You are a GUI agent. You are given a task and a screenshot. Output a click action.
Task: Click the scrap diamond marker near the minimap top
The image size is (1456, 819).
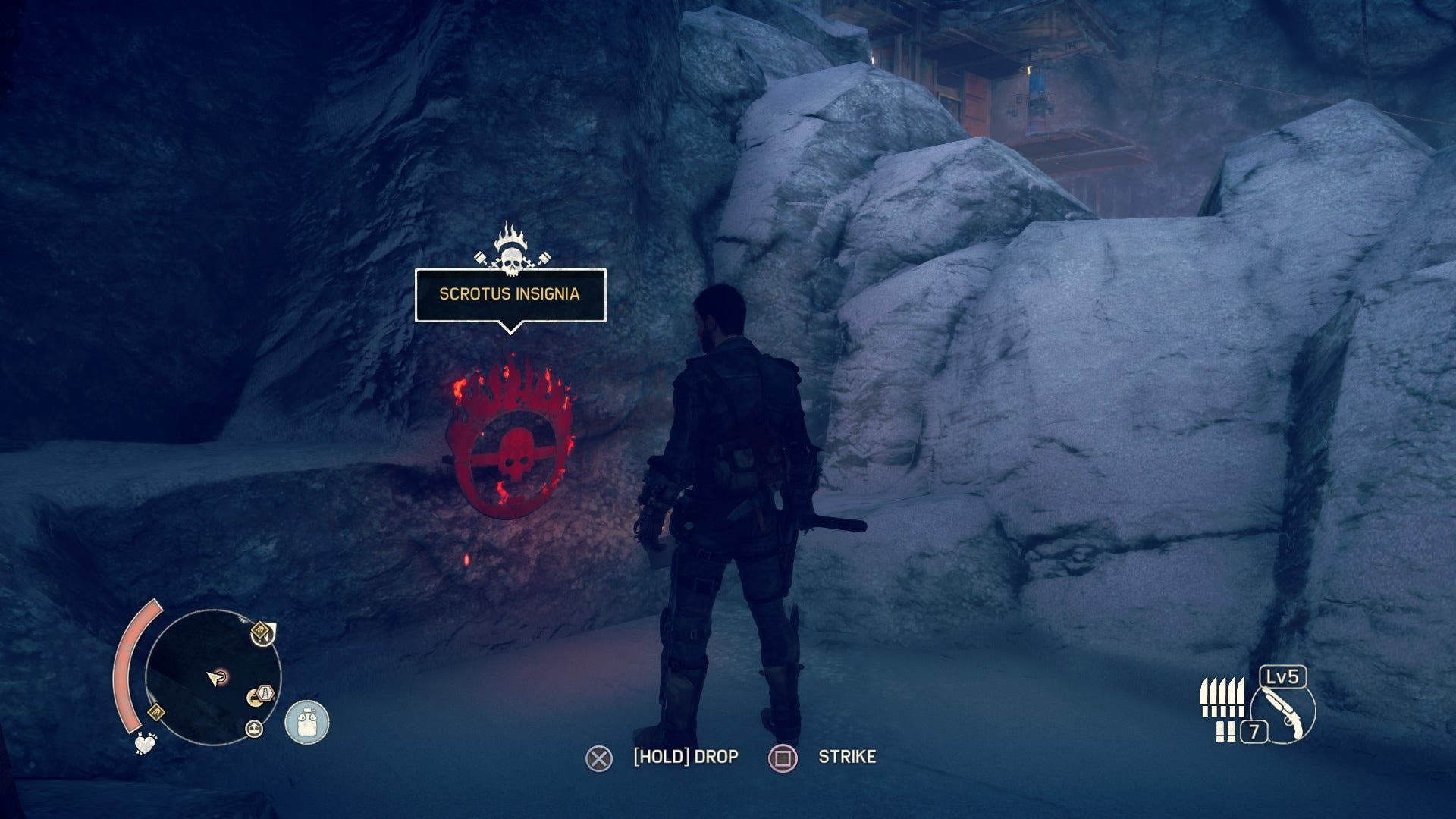tap(261, 629)
